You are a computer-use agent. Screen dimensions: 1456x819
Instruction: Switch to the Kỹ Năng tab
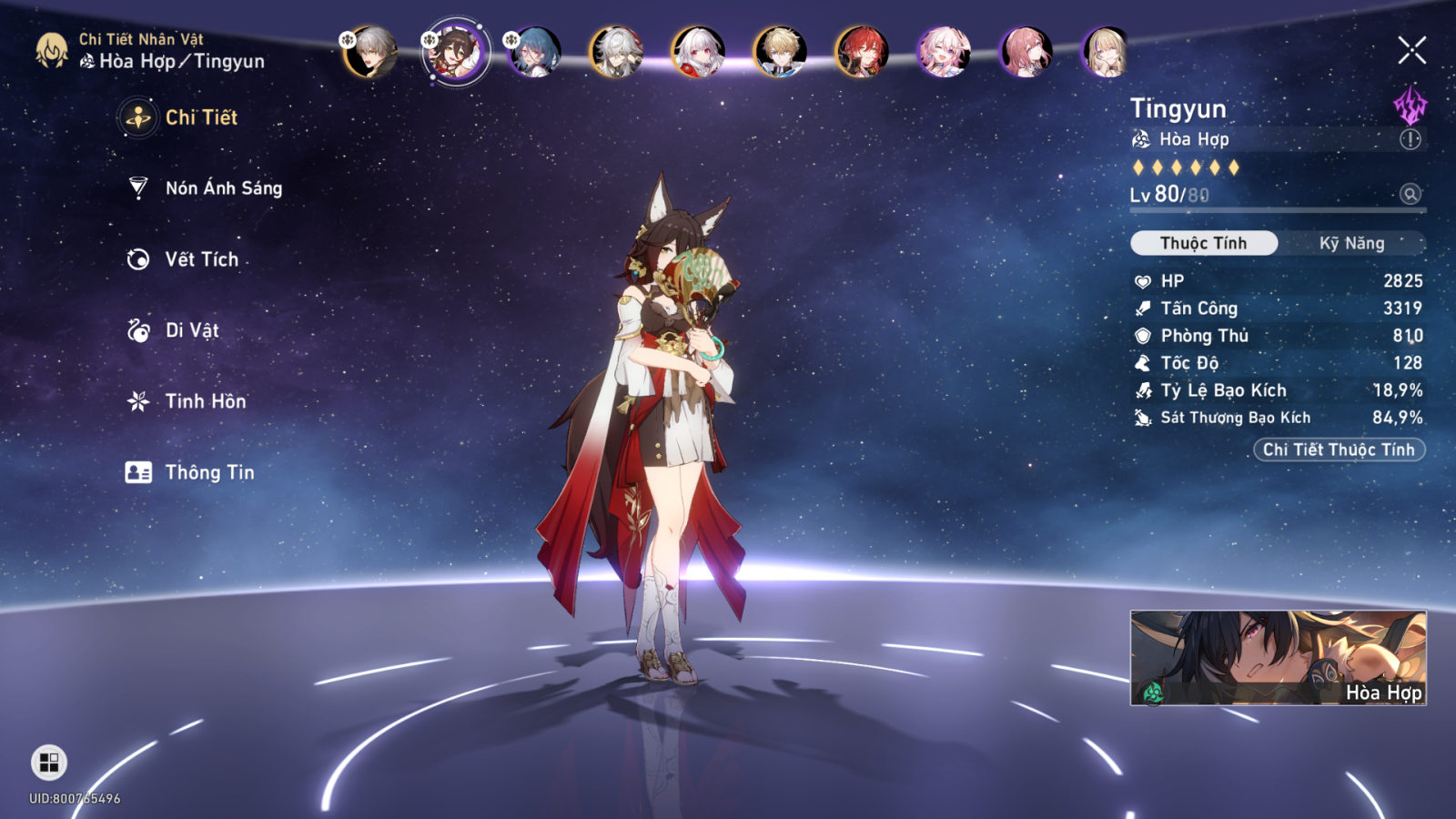(x=1351, y=243)
